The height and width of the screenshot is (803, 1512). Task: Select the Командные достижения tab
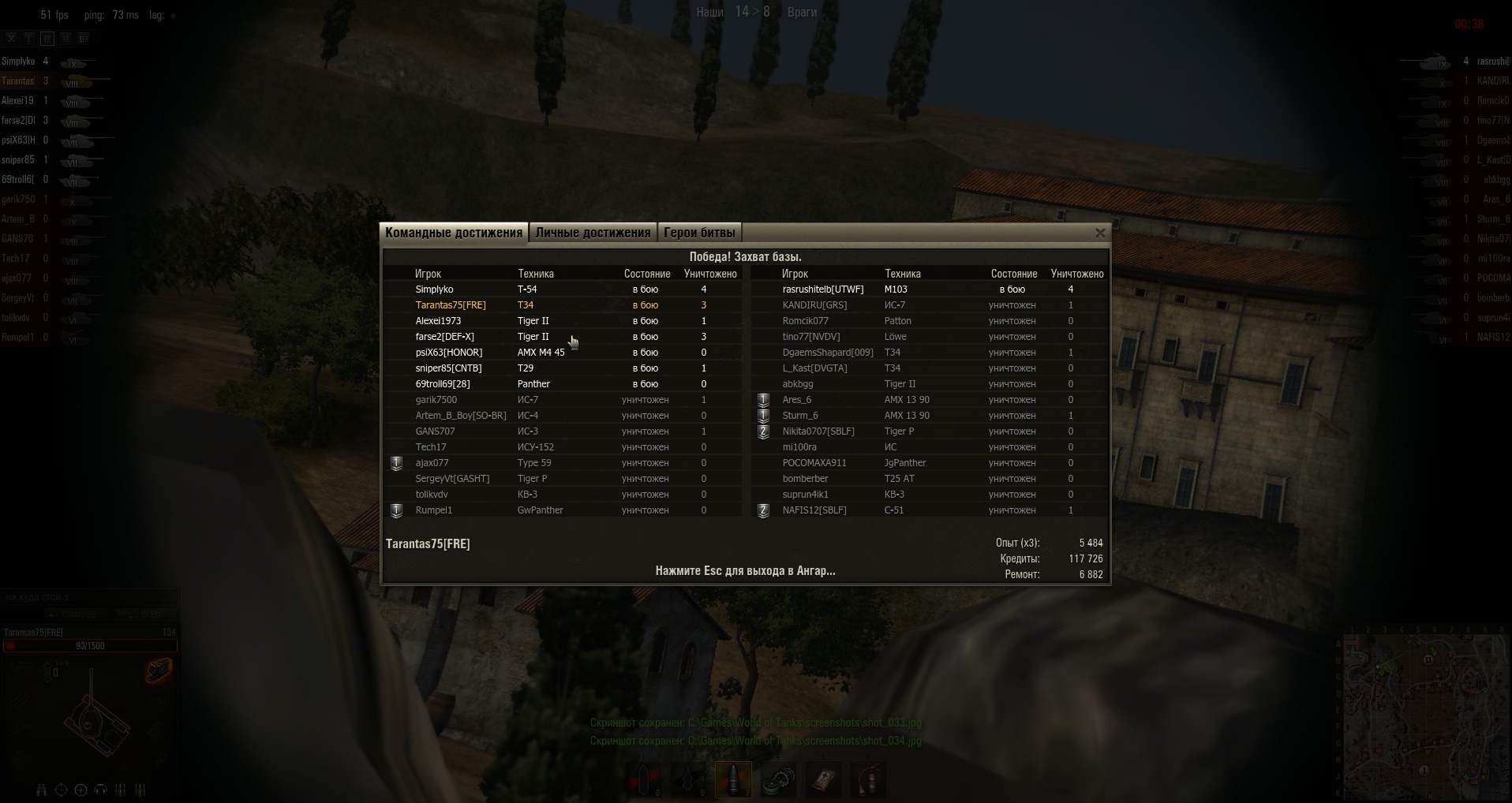point(454,233)
